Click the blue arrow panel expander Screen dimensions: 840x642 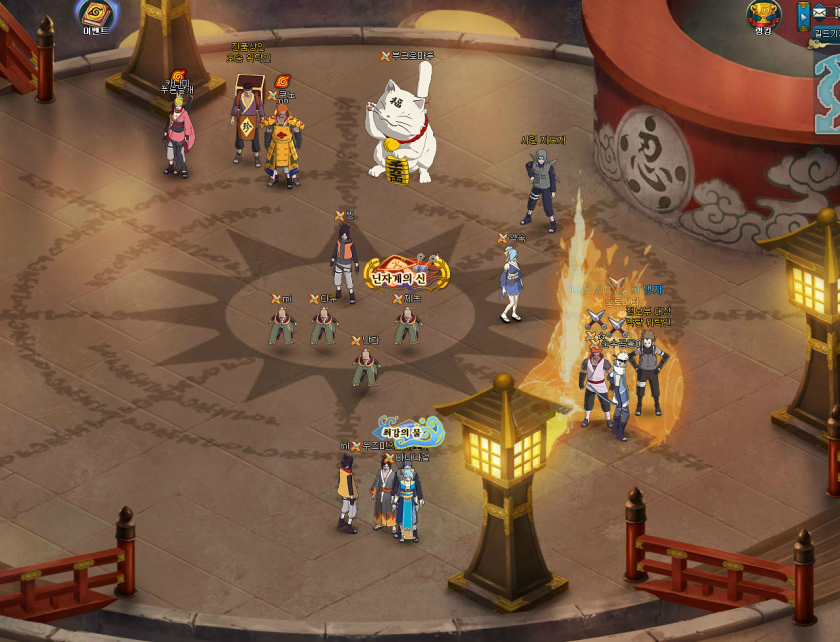click(803, 16)
